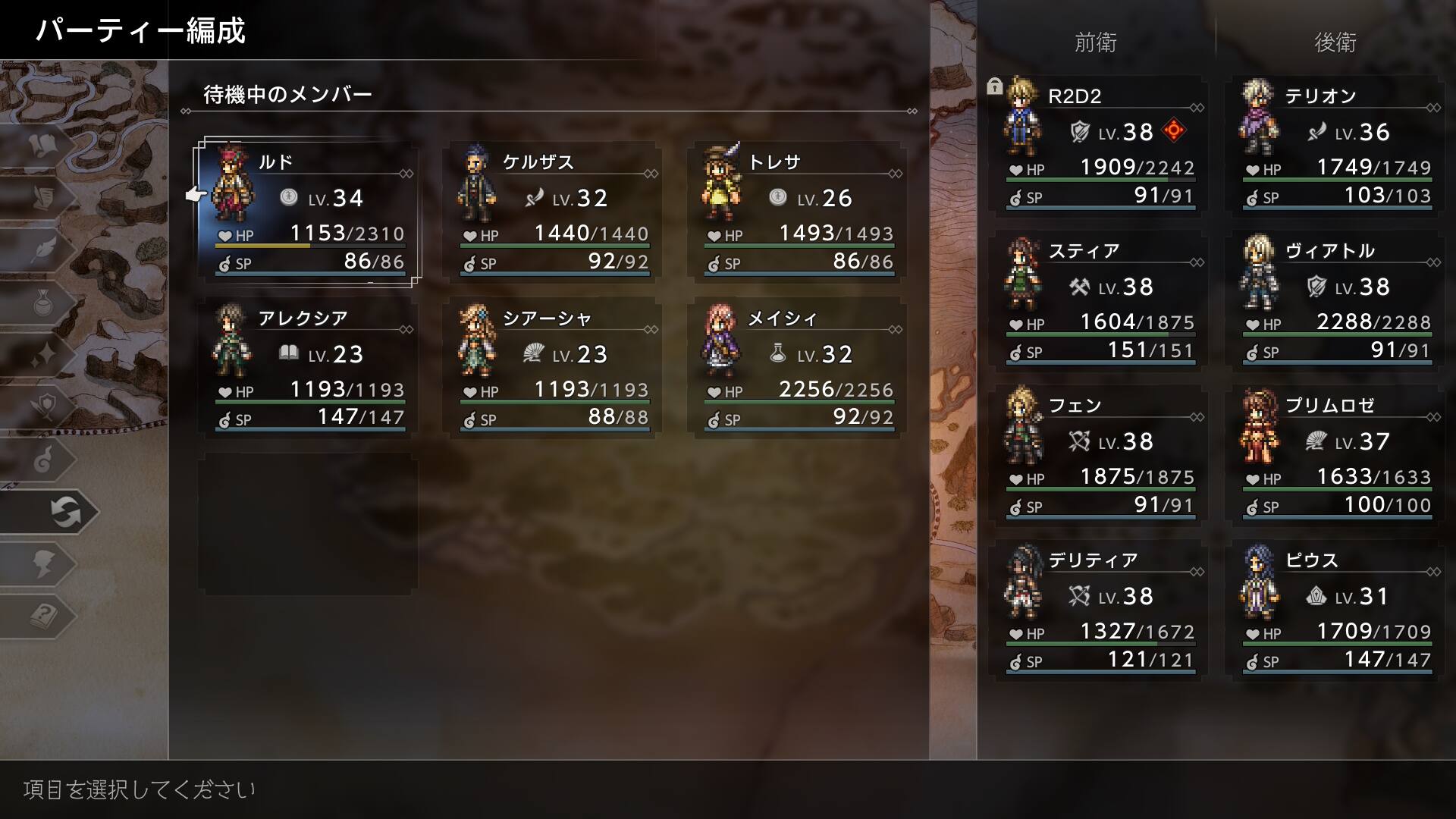Select メイシィ from standby members
This screenshot has height=819, width=1456.
(x=798, y=368)
